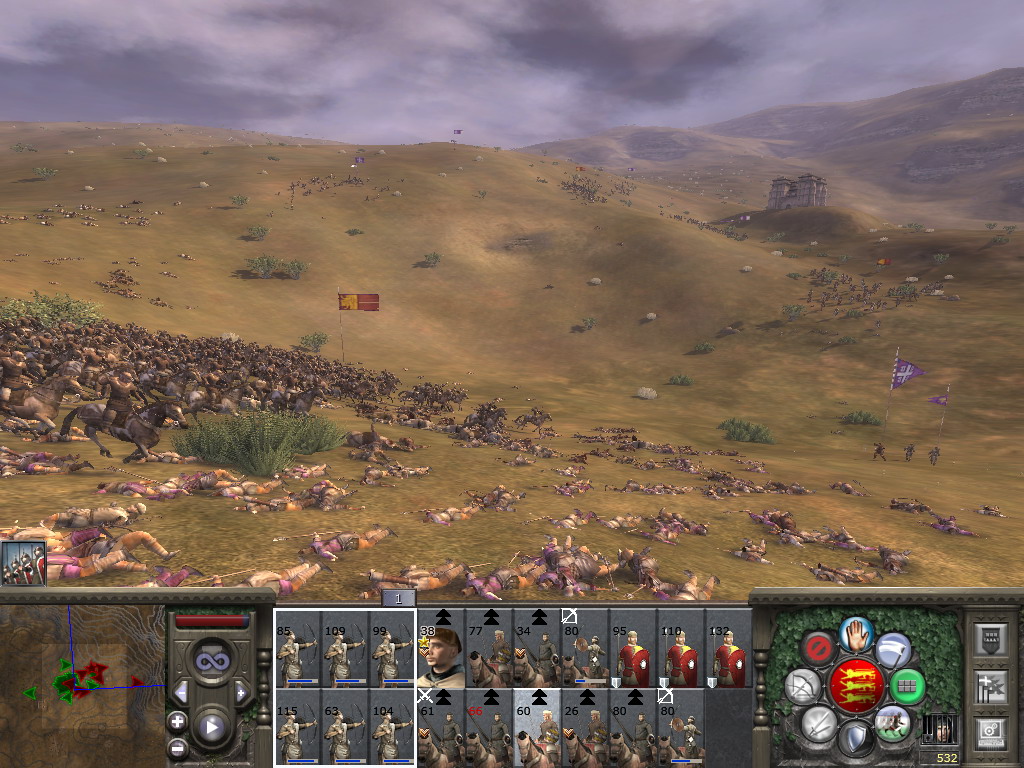Select the archer unit card with 85 men
Screen dimensions: 1024x768
[x=297, y=648]
